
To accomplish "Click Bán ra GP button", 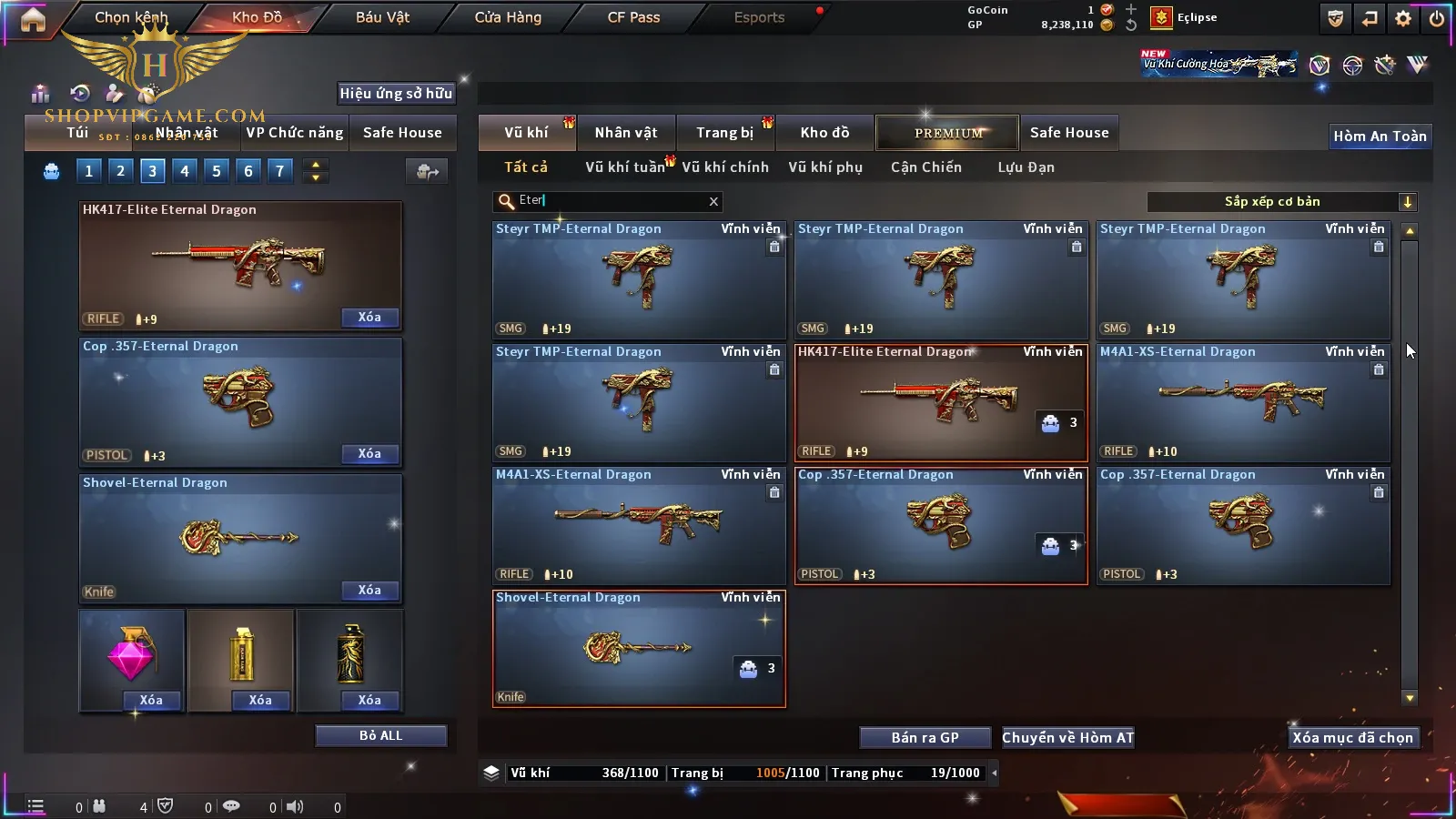I will tap(925, 738).
